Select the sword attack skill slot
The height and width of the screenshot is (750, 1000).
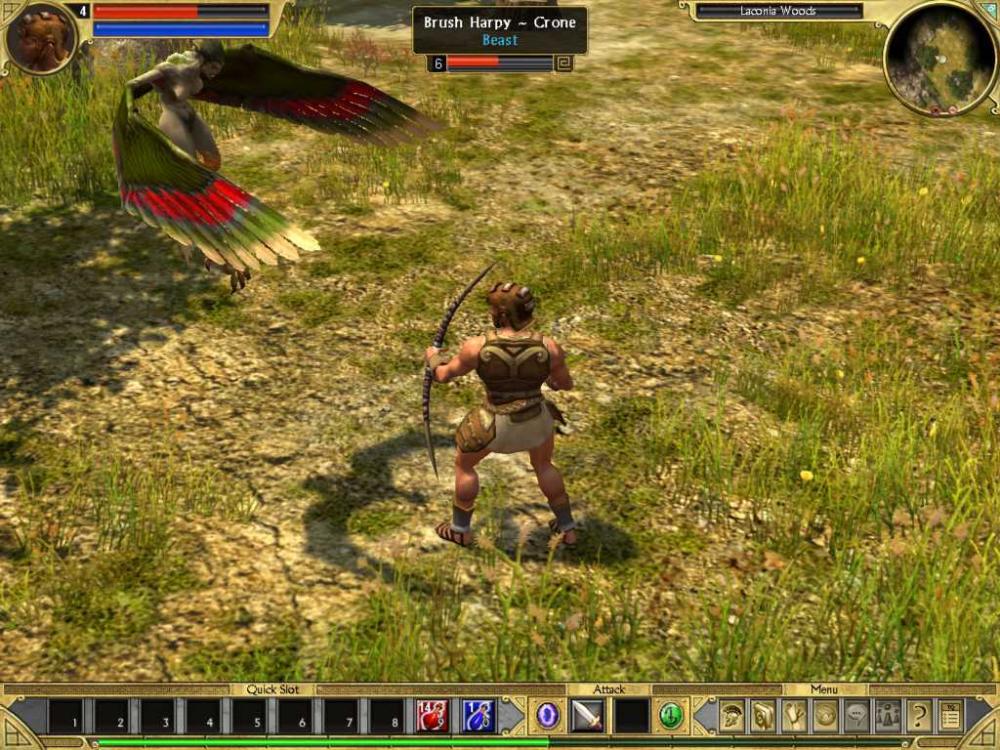pos(587,716)
